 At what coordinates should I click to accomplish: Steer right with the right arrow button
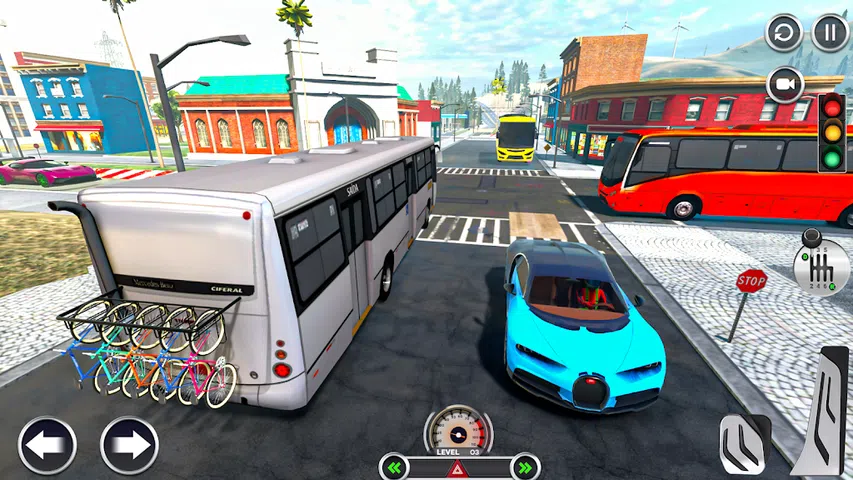(129, 445)
